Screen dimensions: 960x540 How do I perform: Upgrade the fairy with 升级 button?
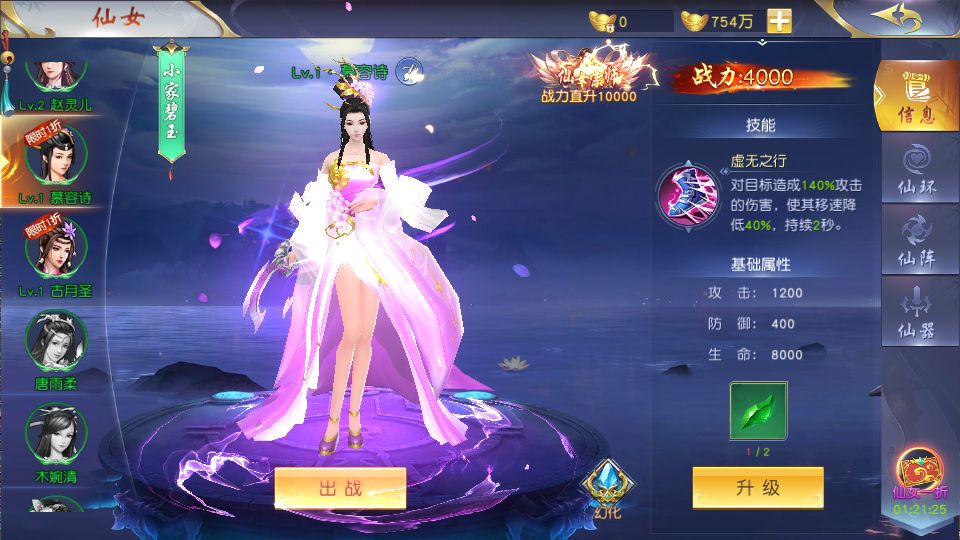point(757,488)
